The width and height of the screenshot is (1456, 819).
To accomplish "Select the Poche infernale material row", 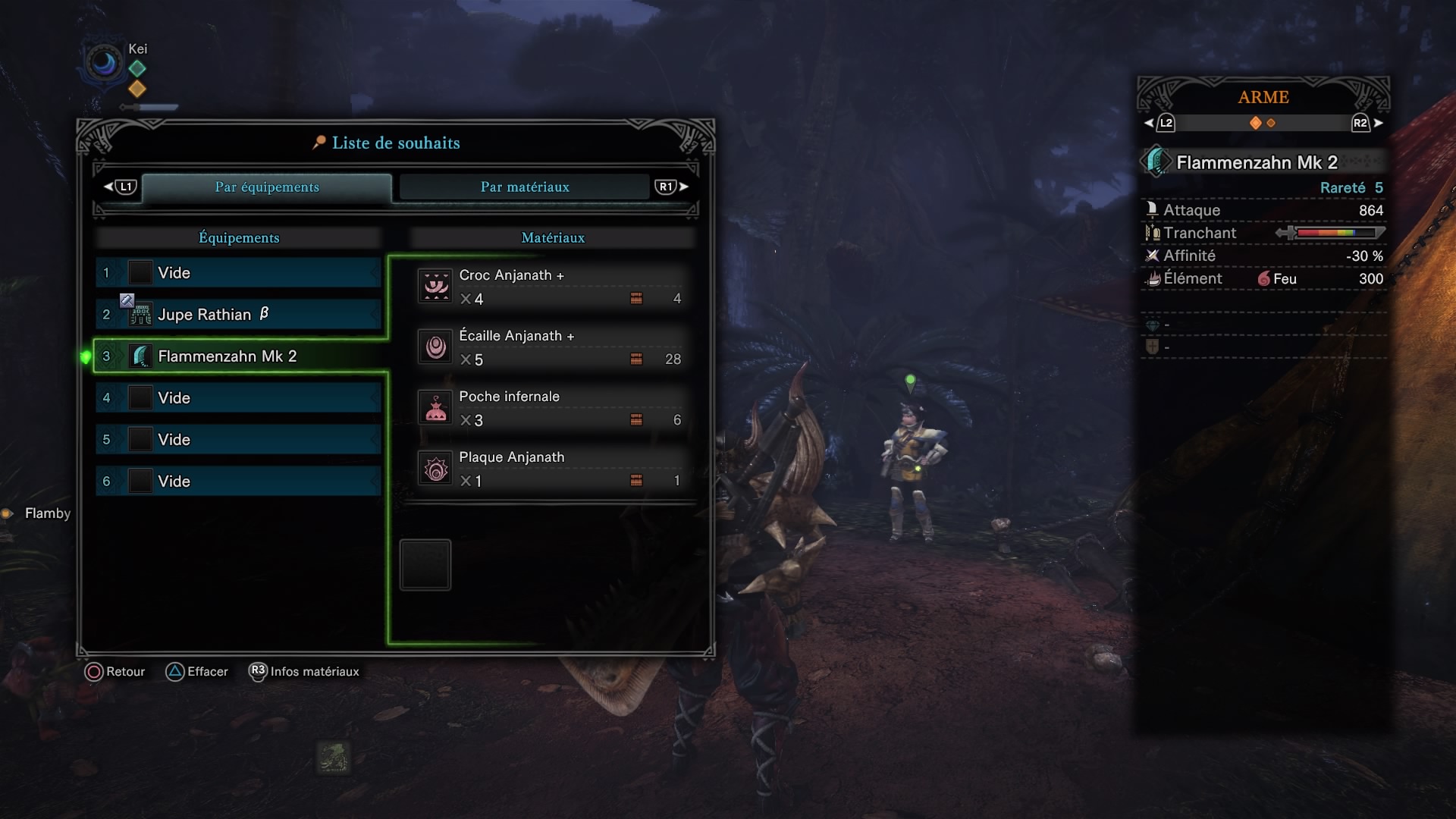I will pyautogui.click(x=552, y=408).
